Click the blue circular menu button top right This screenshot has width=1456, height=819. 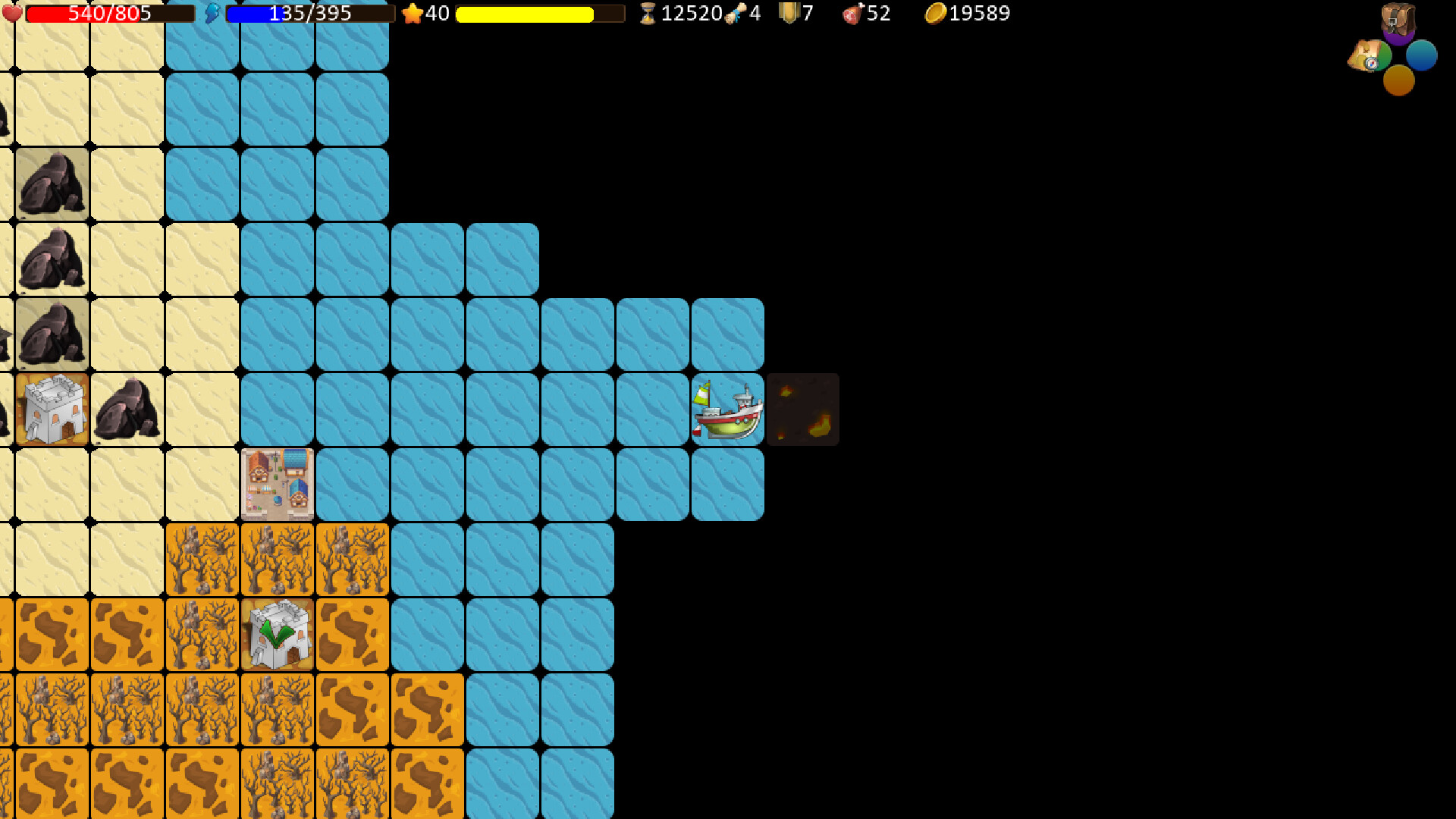pyautogui.click(x=1421, y=55)
